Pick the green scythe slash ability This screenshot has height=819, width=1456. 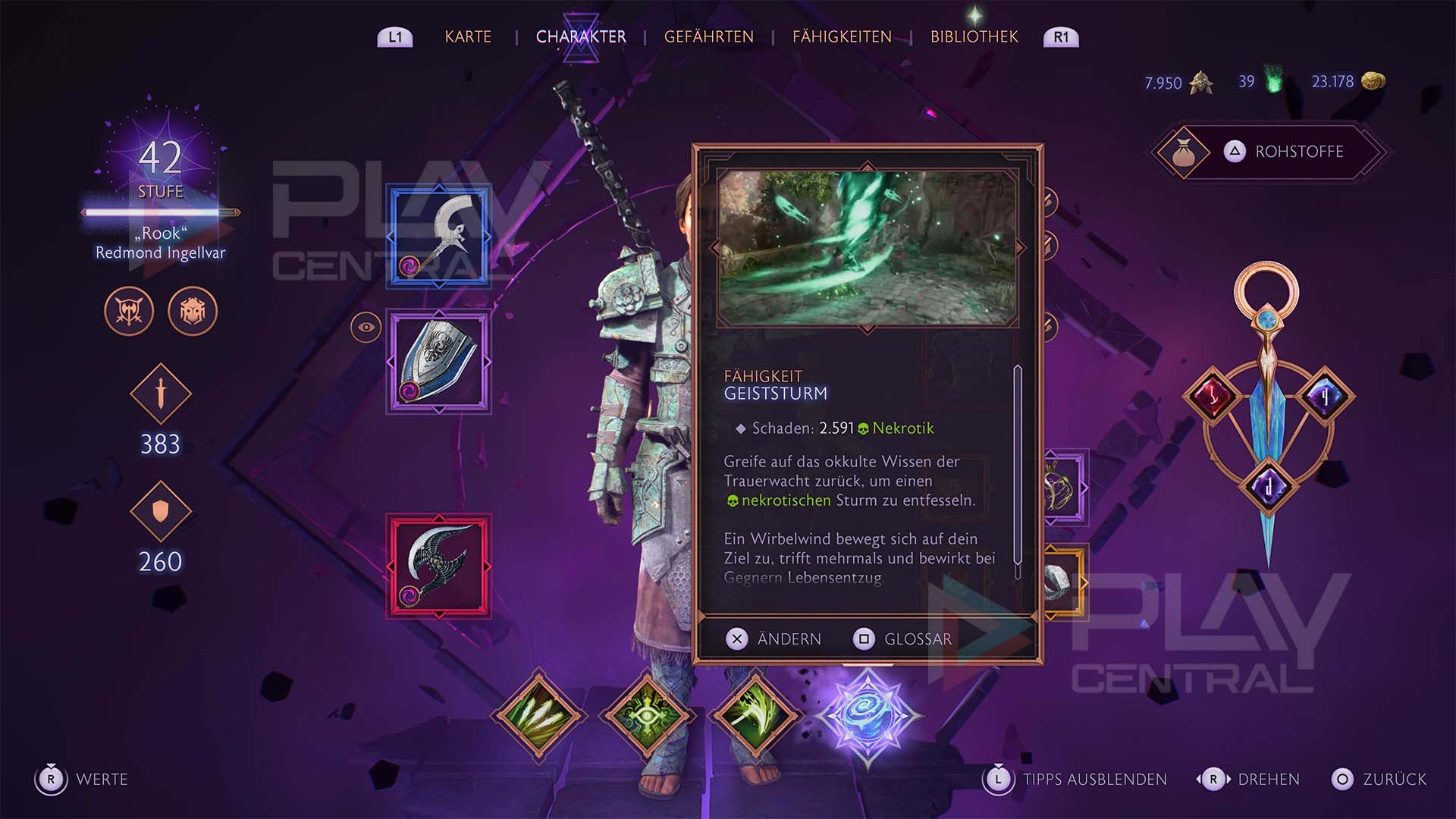point(755,715)
